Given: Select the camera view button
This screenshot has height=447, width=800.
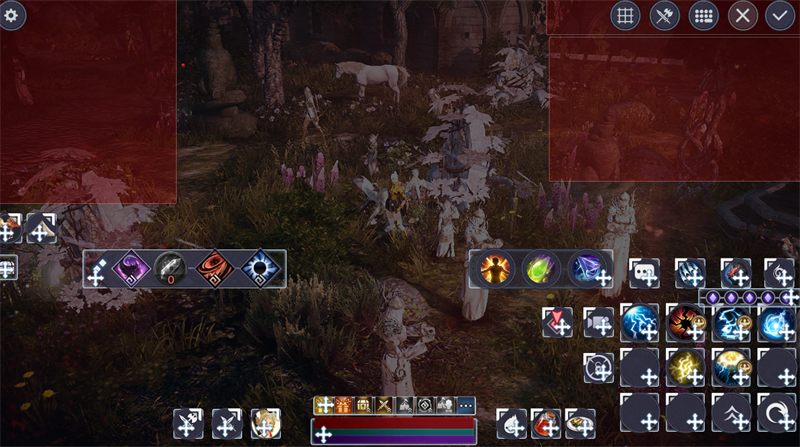Looking at the screenshot, I should (x=599, y=321).
